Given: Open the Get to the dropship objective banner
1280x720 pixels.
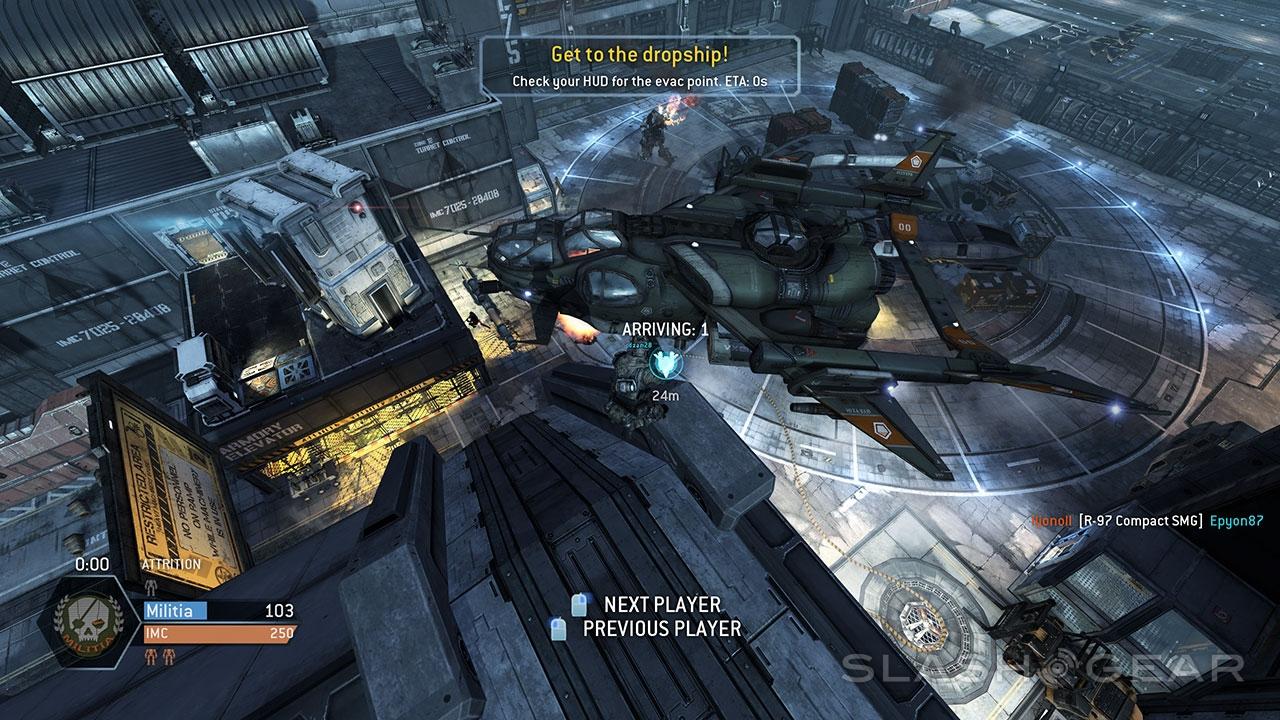Looking at the screenshot, I should (641, 66).
